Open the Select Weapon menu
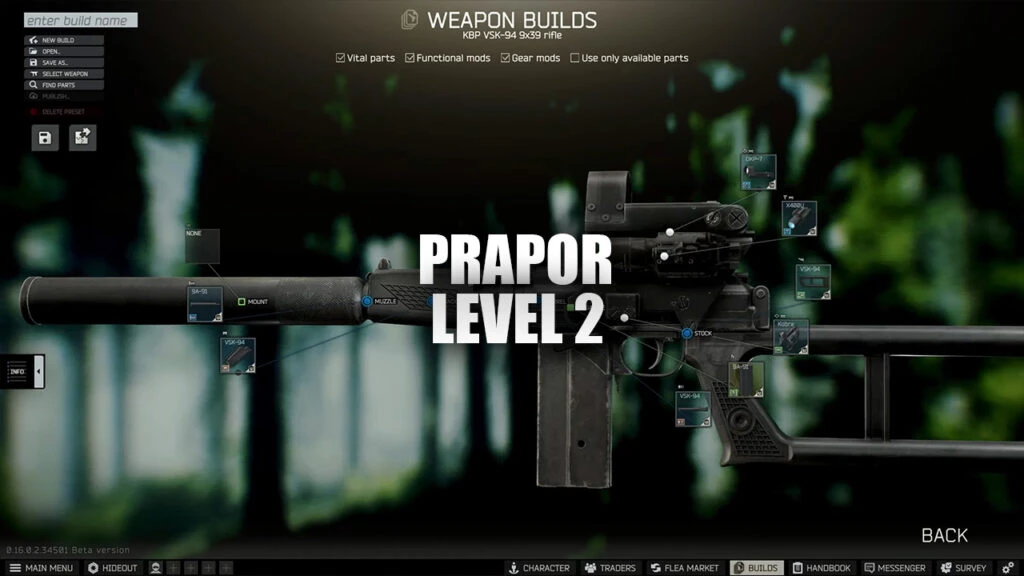Screen dimensions: 1024x576 64,73
